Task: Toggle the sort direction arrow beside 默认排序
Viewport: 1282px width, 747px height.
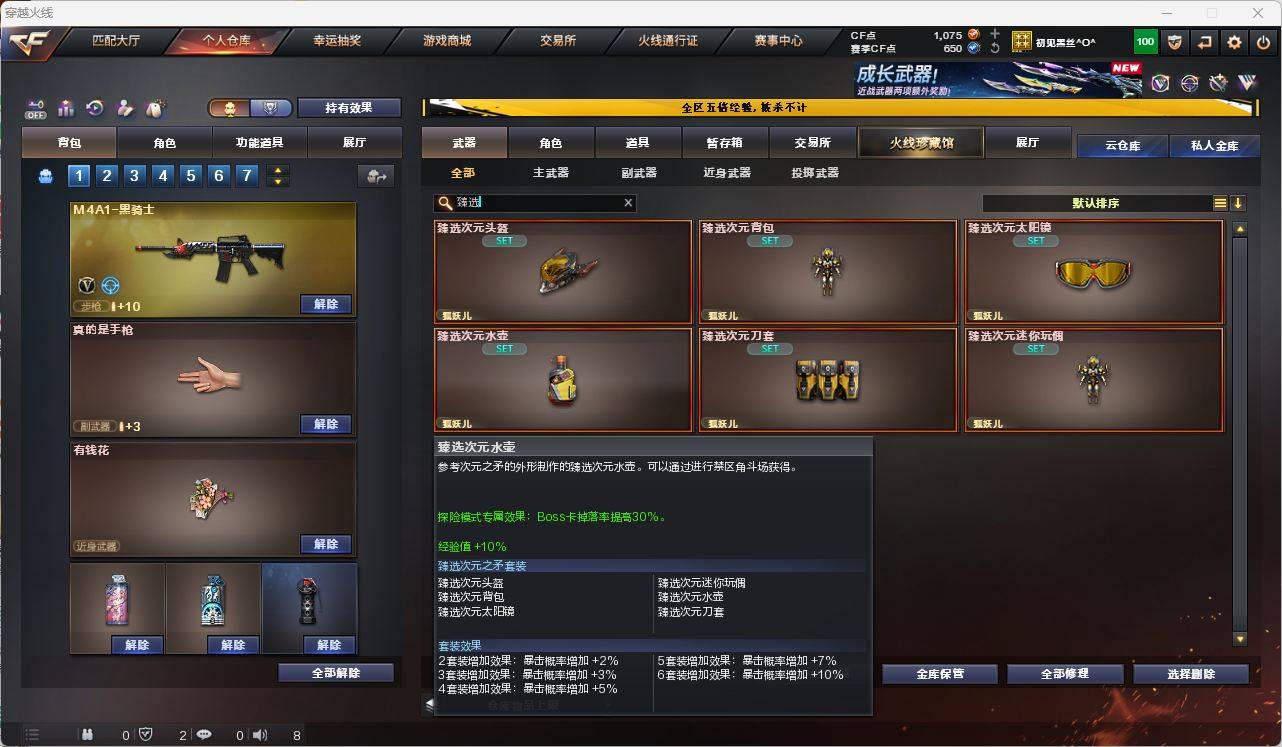Action: pos(1238,203)
